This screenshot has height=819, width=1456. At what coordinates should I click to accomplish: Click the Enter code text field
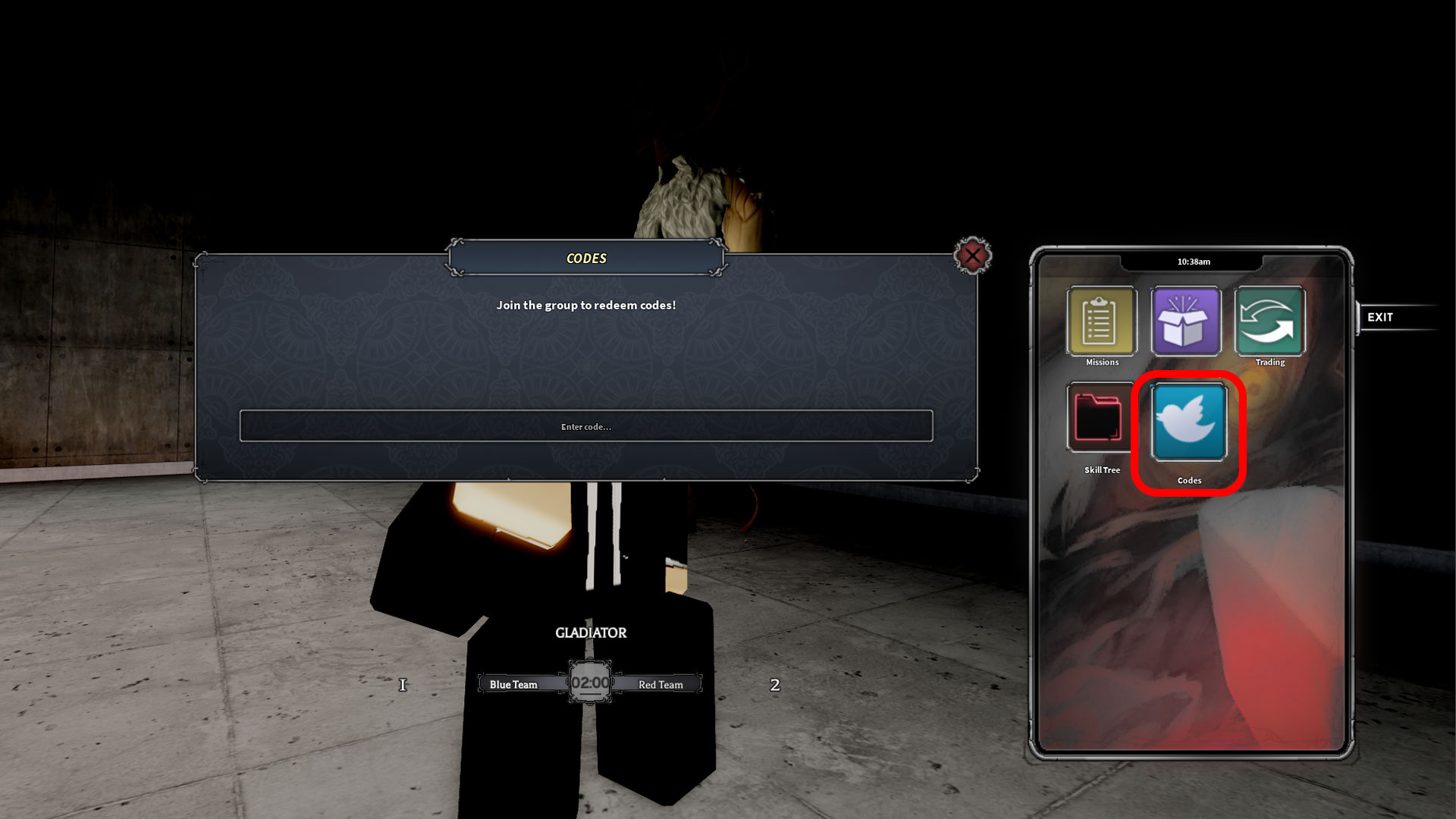click(585, 426)
